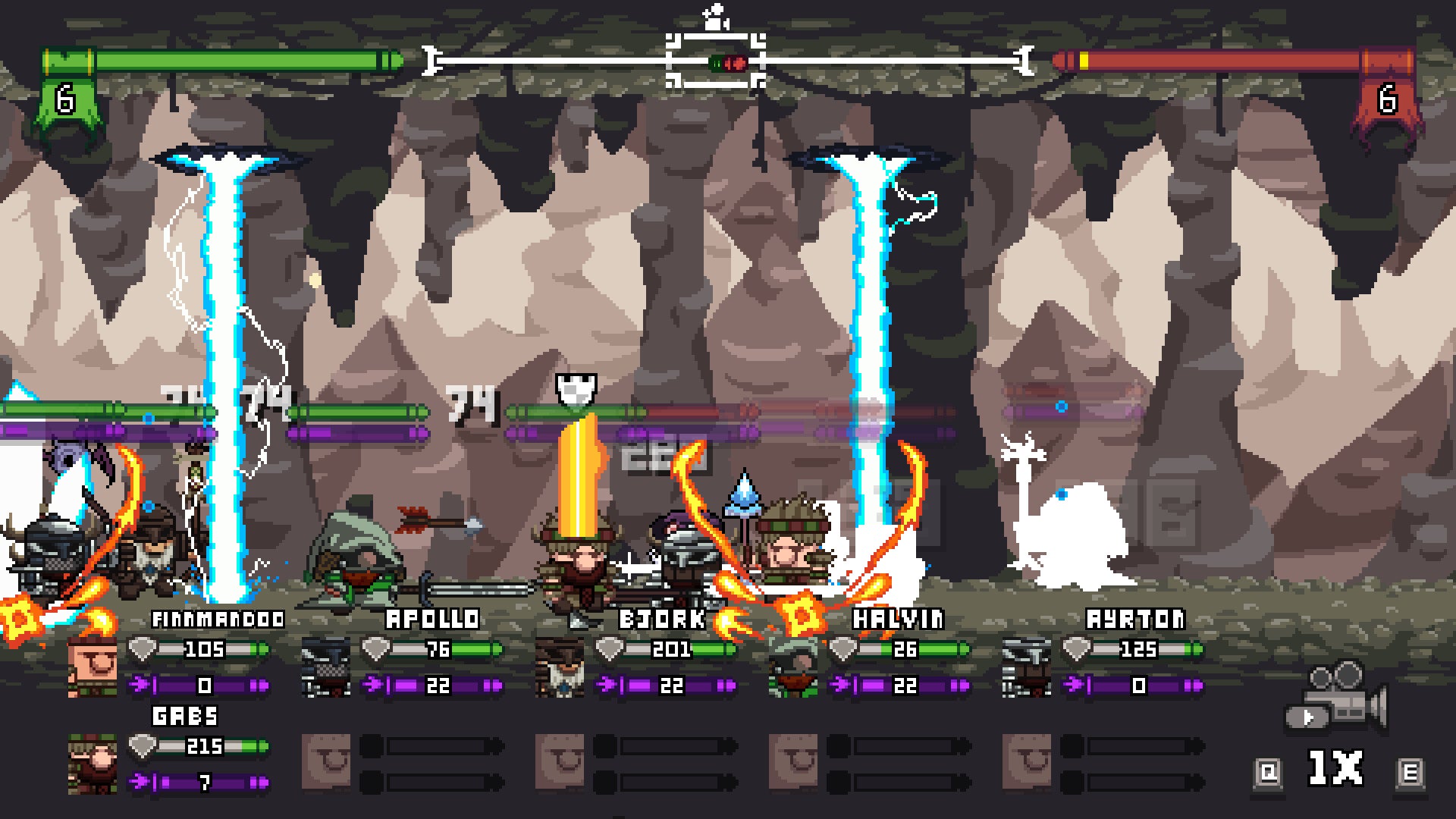Screen dimensions: 1456x819
Task: Click the red team banner showing 6
Action: click(x=1387, y=97)
